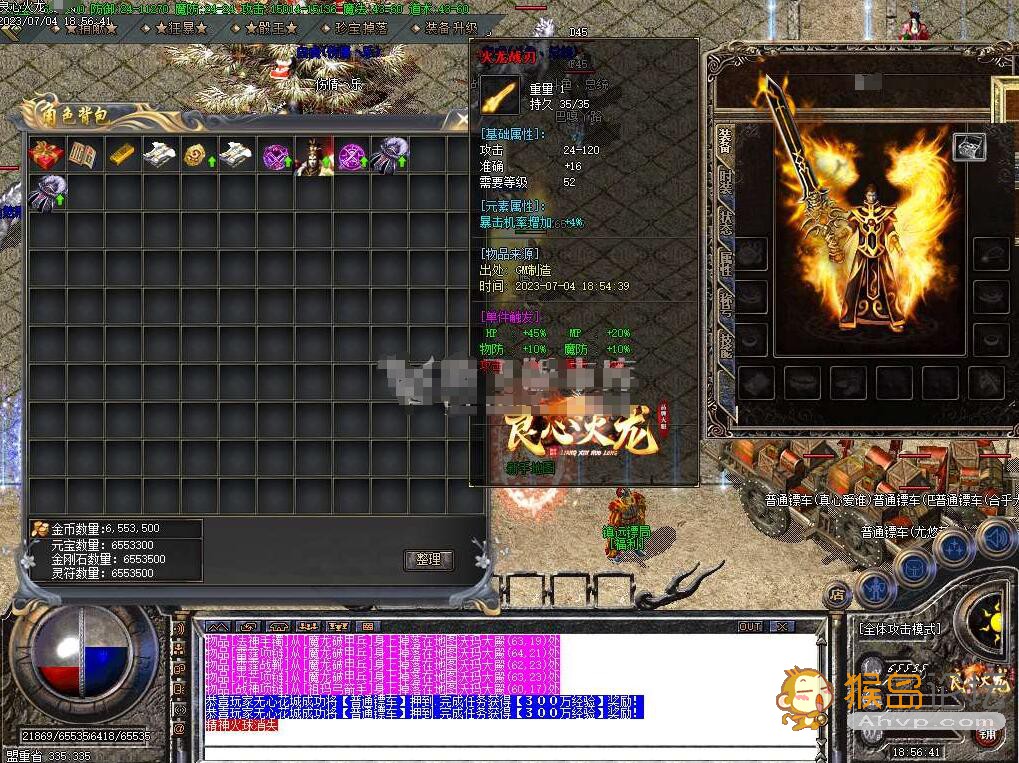The image size is (1019, 763).
Task: Select the red gift box item
Action: [x=46, y=155]
